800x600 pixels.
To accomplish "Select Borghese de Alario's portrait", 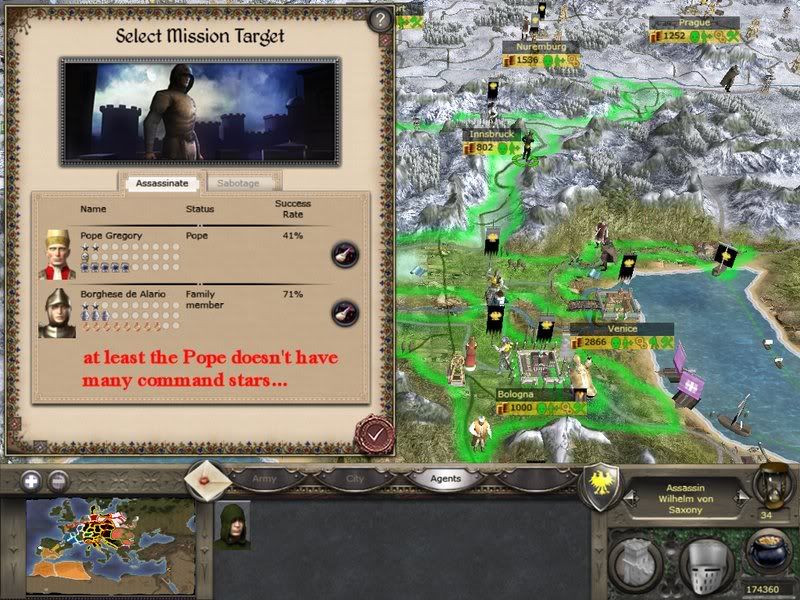I will [x=57, y=313].
